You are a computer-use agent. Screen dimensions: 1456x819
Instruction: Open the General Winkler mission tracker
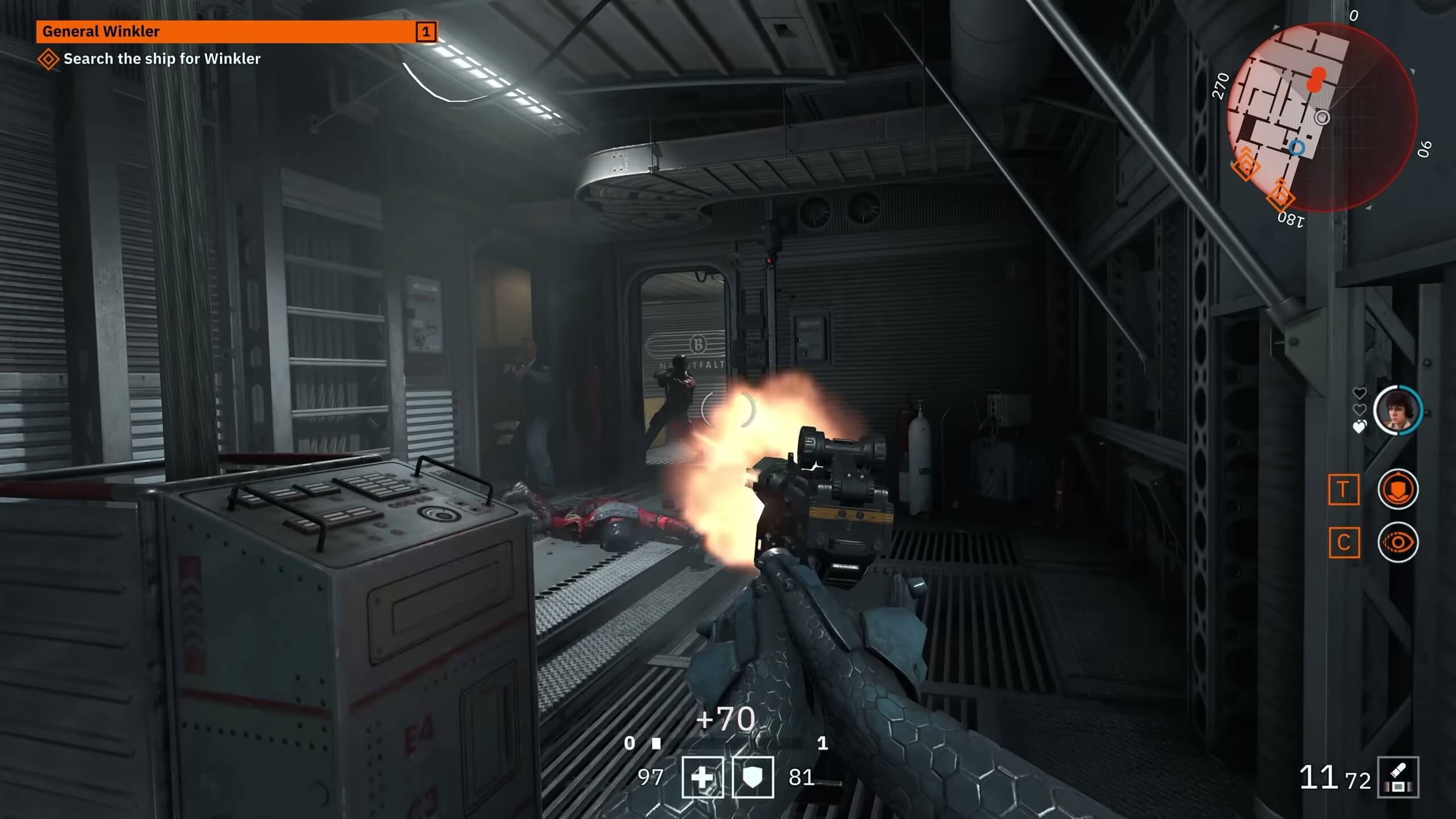point(236,32)
